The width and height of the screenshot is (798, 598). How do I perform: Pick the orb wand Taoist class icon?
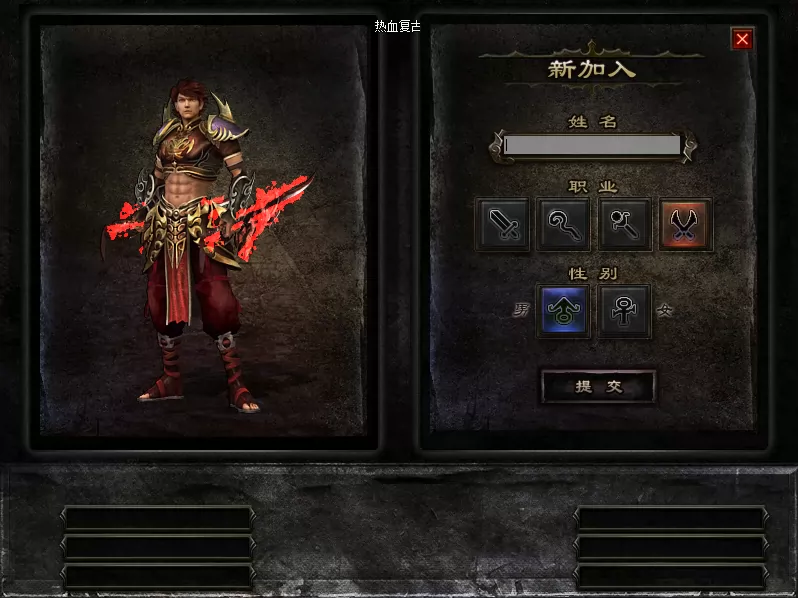click(625, 224)
